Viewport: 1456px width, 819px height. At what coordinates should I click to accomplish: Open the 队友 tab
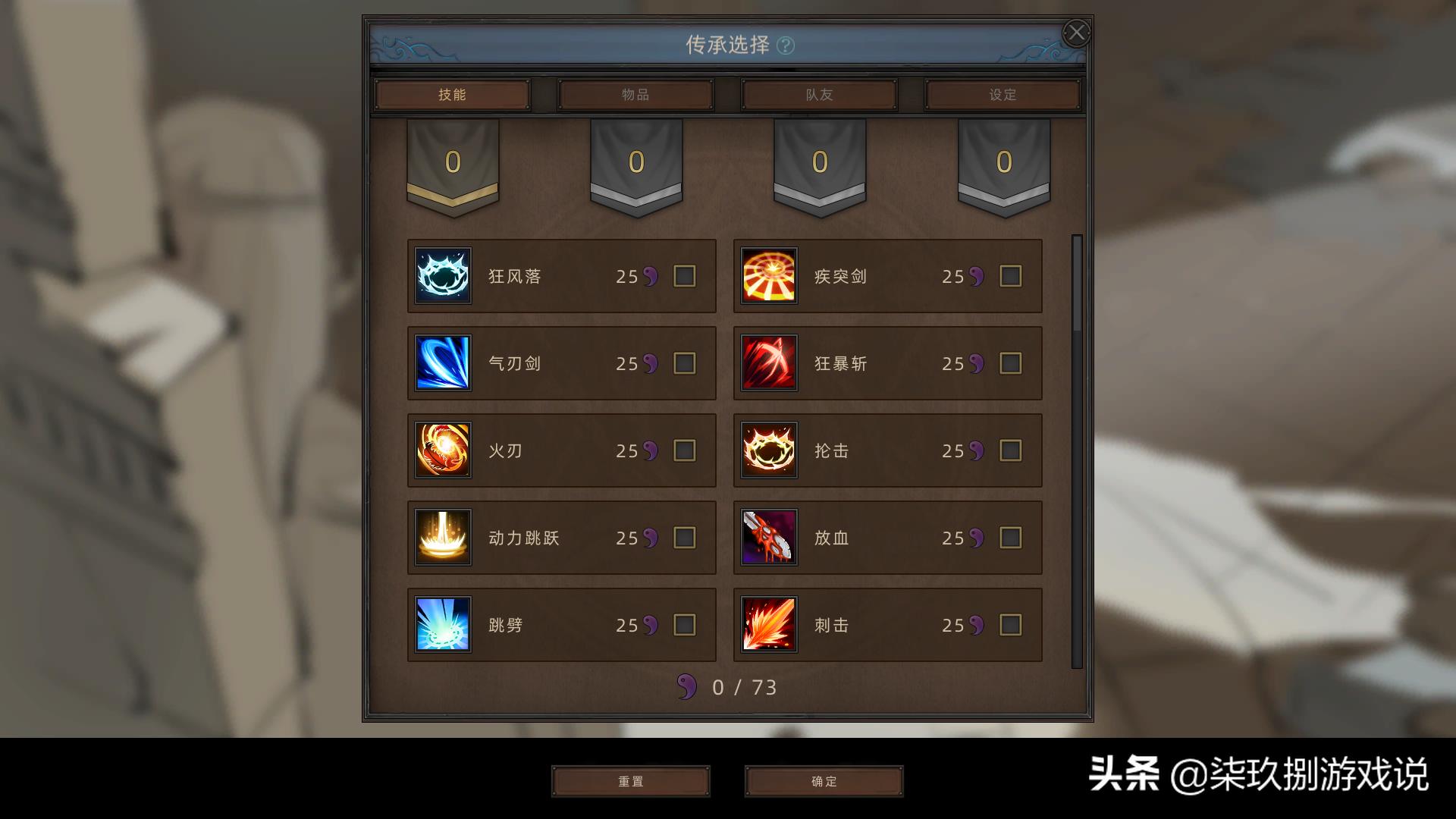[818, 94]
